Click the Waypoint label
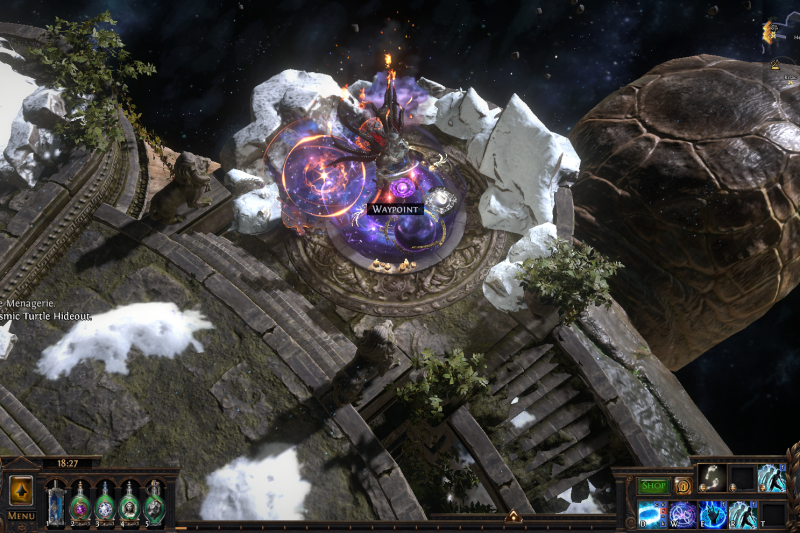The height and width of the screenshot is (533, 800). (x=395, y=209)
